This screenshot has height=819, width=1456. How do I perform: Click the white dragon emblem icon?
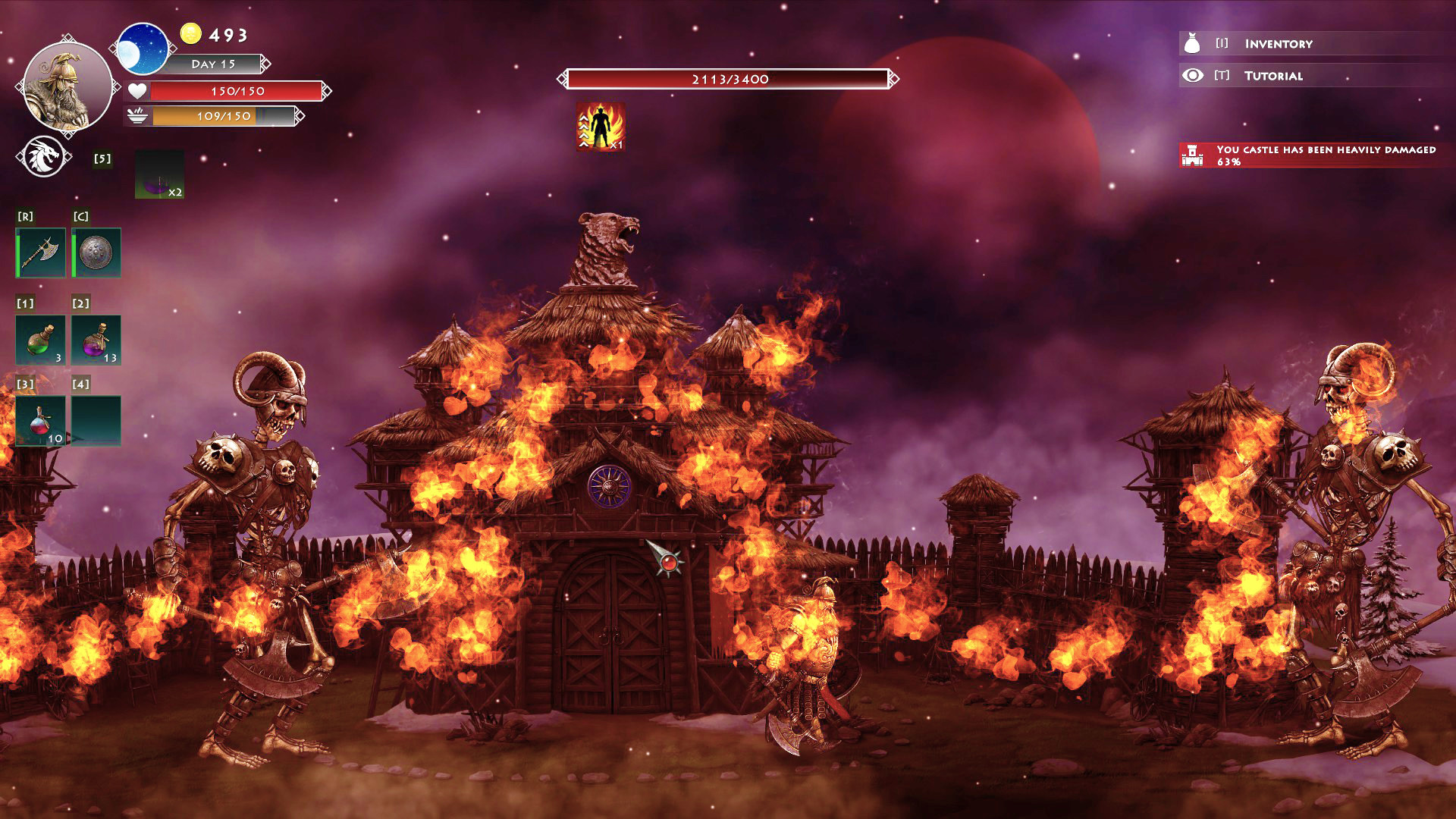pyautogui.click(x=44, y=157)
